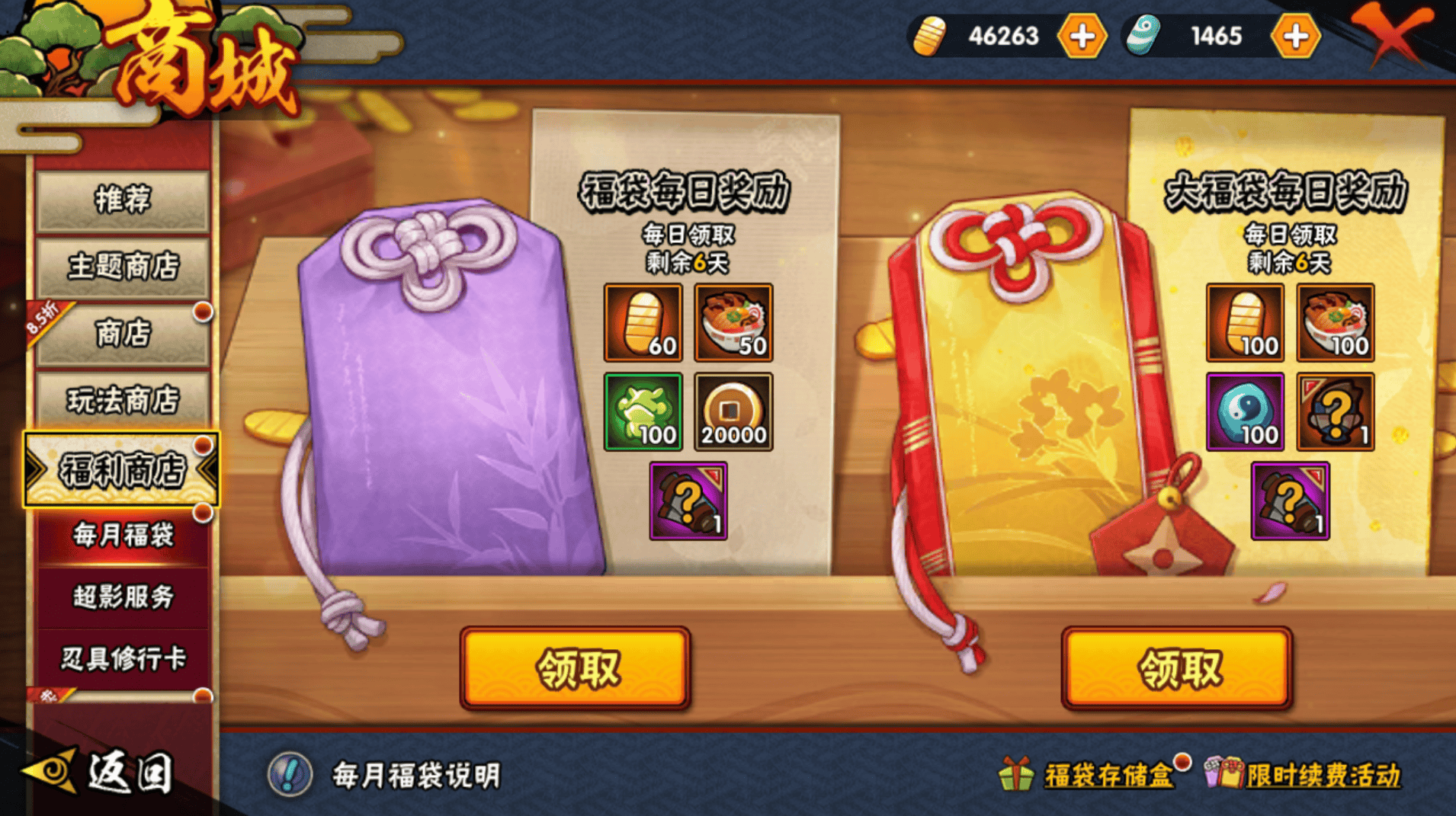1456x816 pixels.
Task: View the 每月福袋说明 info
Action: click(386, 775)
